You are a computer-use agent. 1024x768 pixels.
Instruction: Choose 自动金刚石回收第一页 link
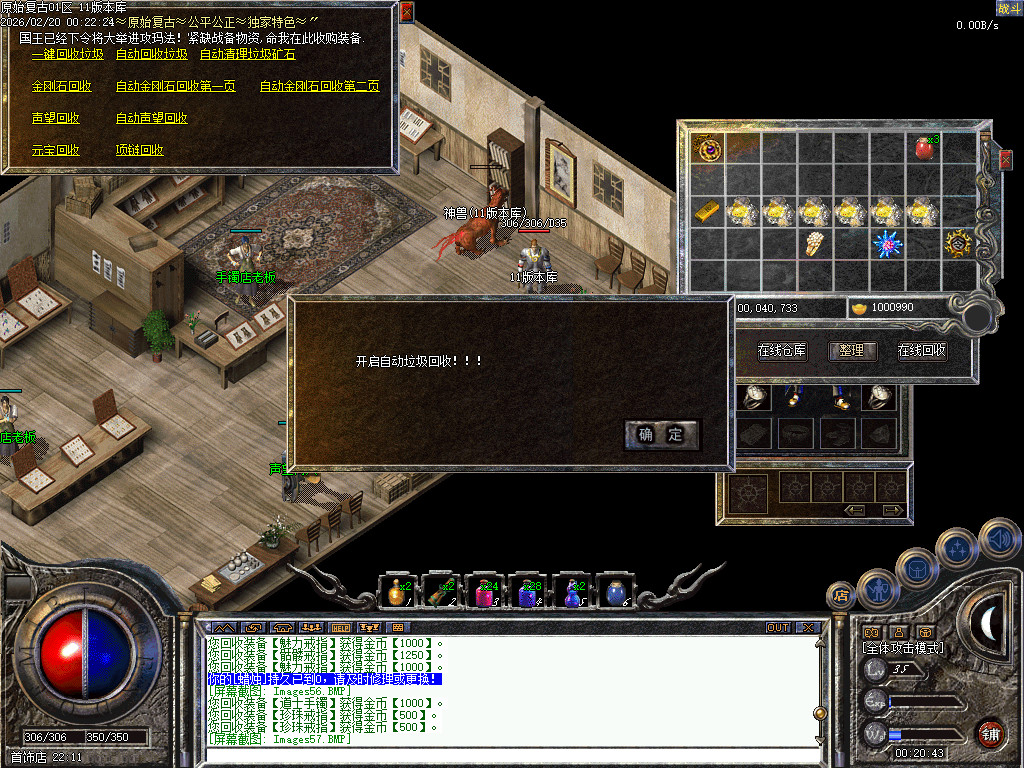coord(175,87)
